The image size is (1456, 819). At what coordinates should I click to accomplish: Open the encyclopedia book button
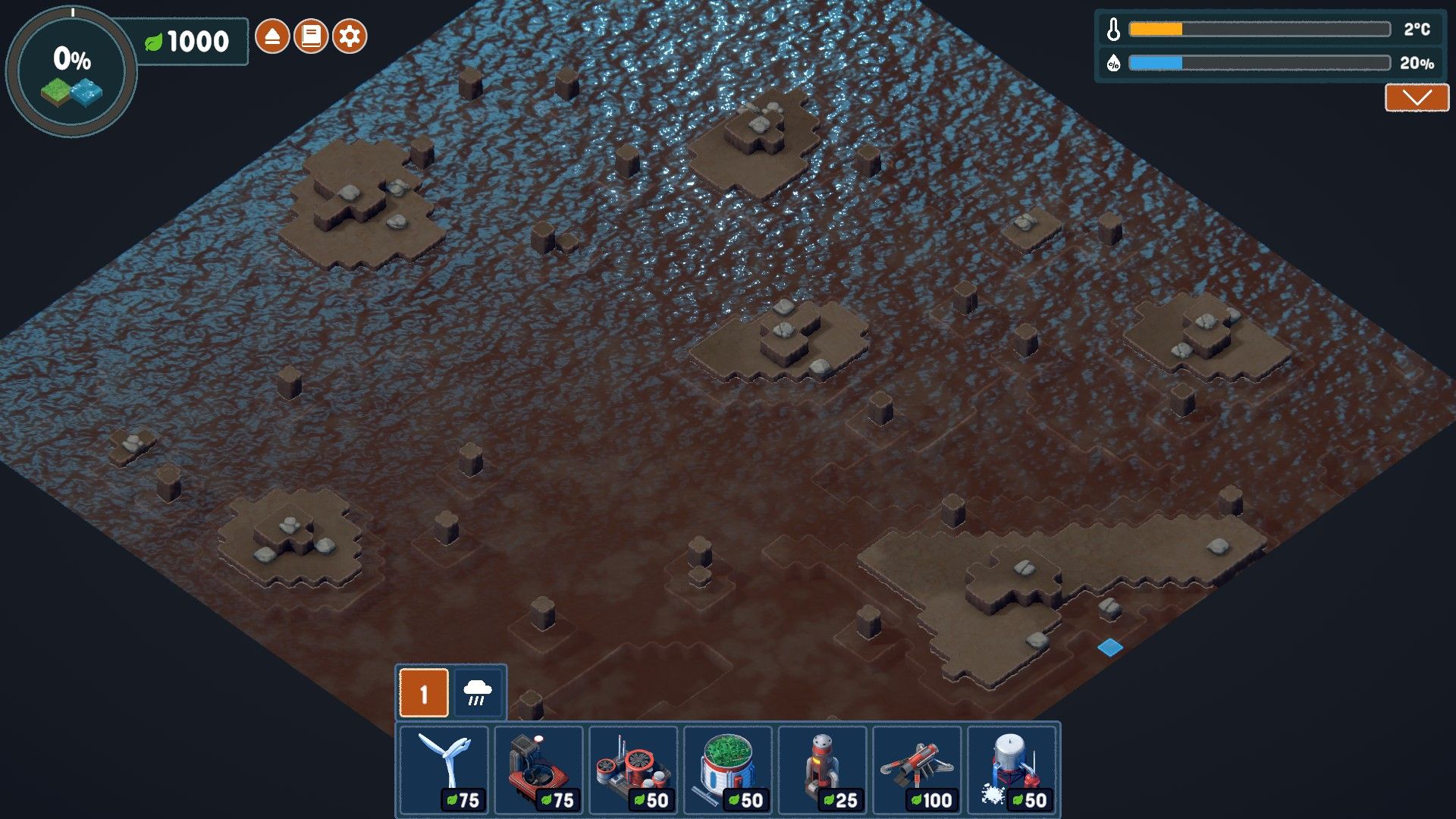click(309, 34)
